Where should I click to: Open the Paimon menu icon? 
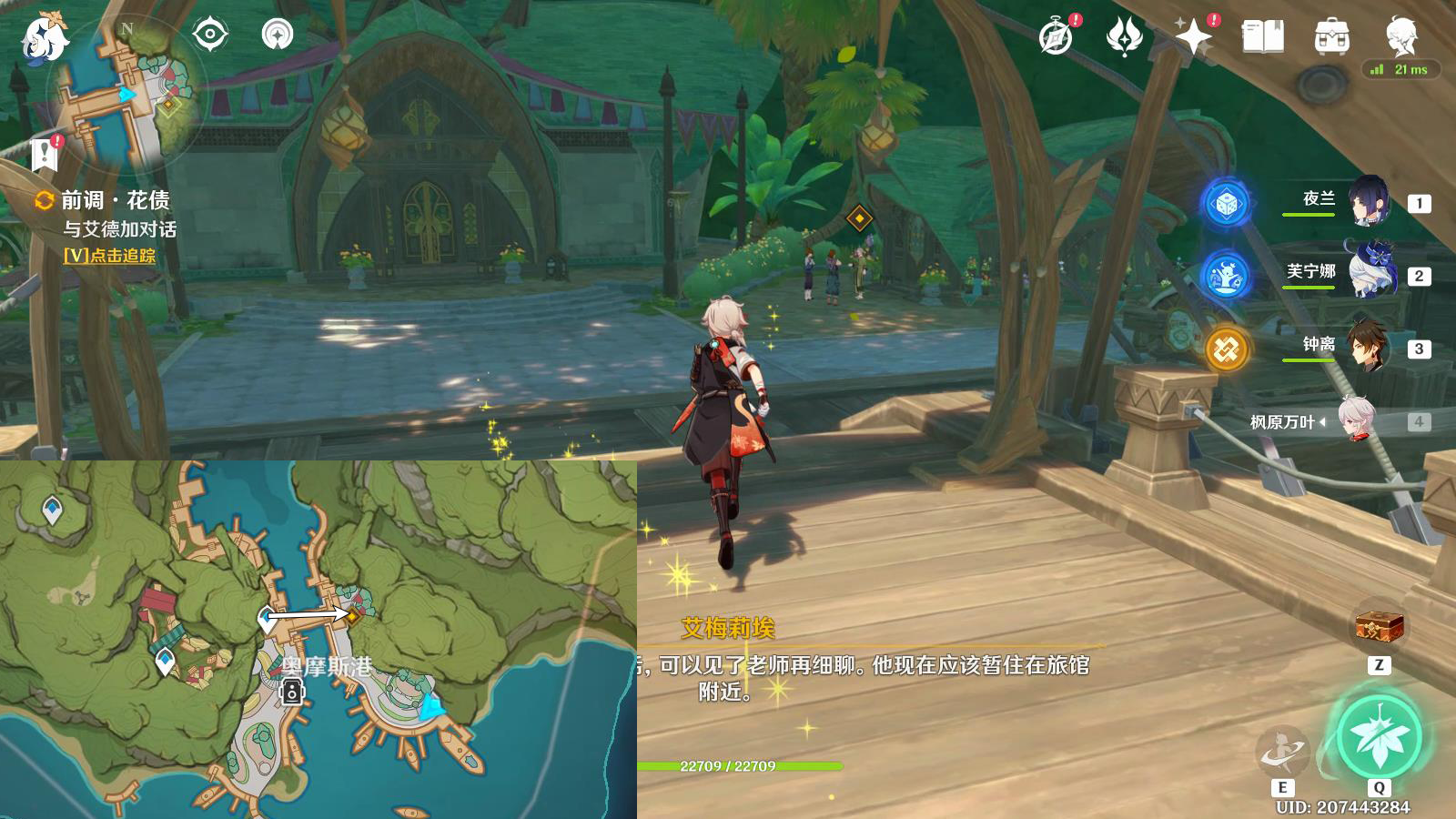click(x=44, y=38)
